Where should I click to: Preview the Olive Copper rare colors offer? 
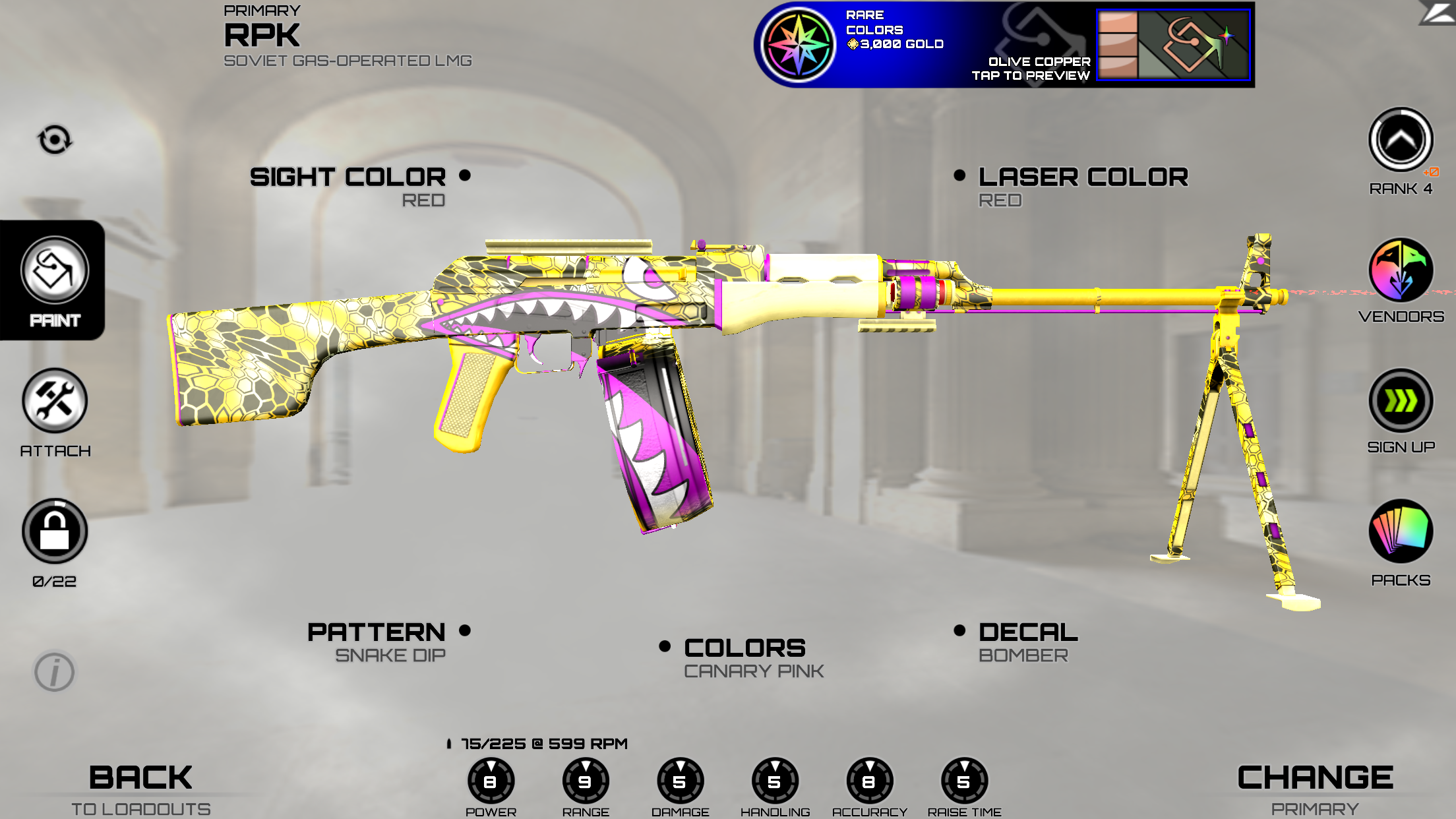[x=1004, y=45]
